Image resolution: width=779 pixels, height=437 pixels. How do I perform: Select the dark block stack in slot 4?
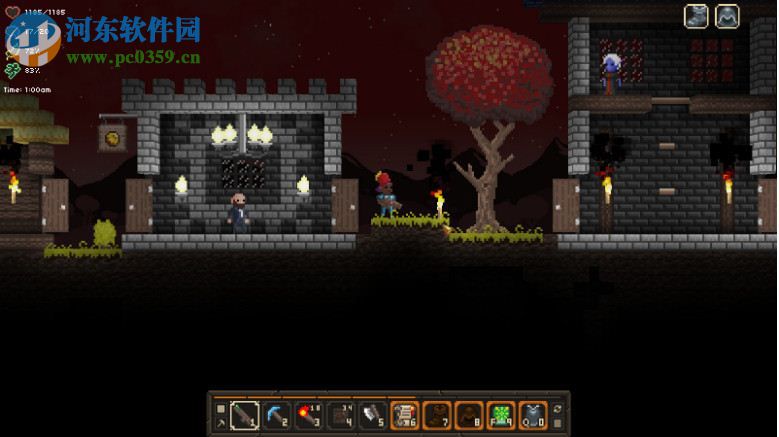pos(341,414)
